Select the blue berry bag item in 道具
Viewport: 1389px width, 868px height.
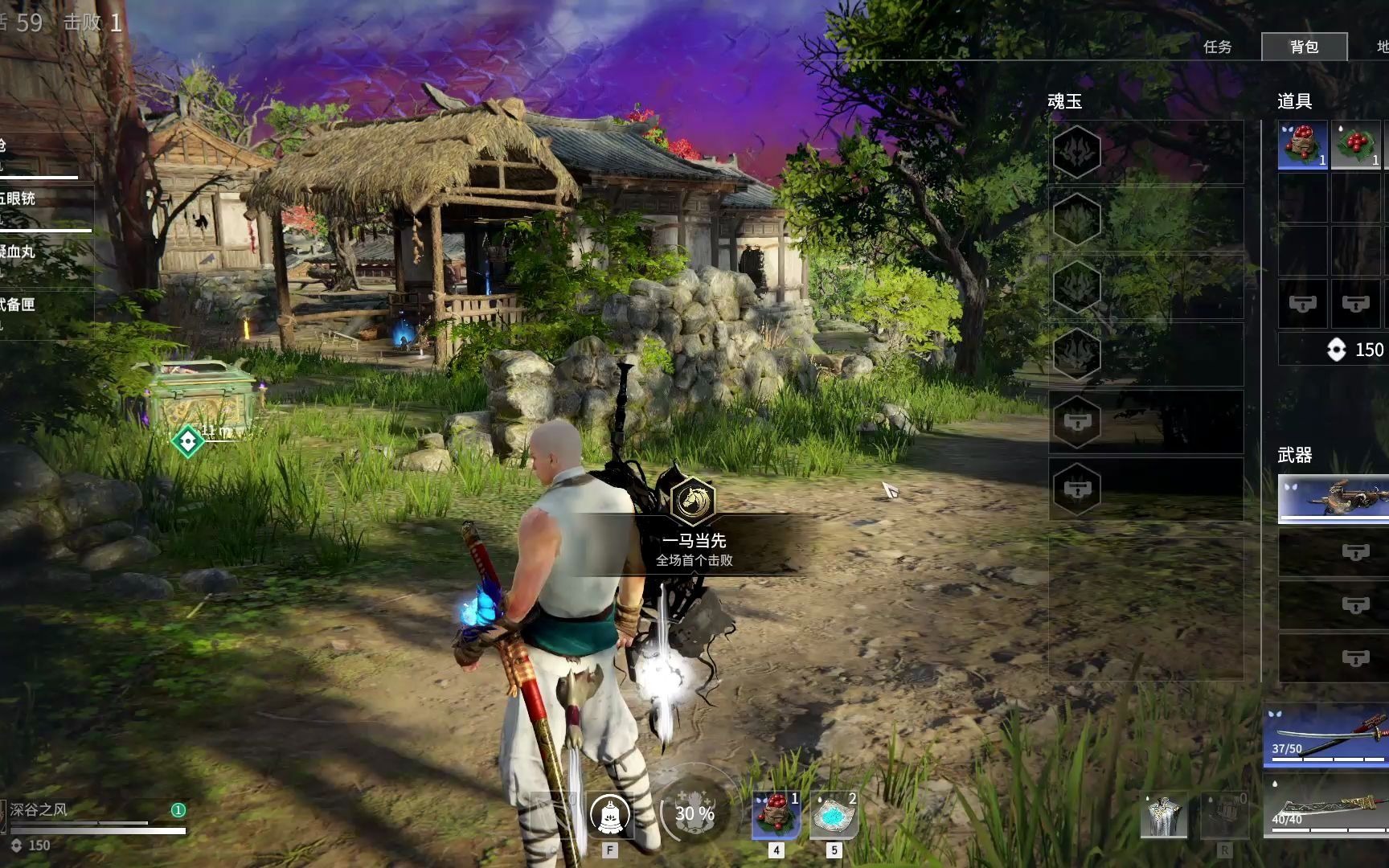pos(1302,145)
